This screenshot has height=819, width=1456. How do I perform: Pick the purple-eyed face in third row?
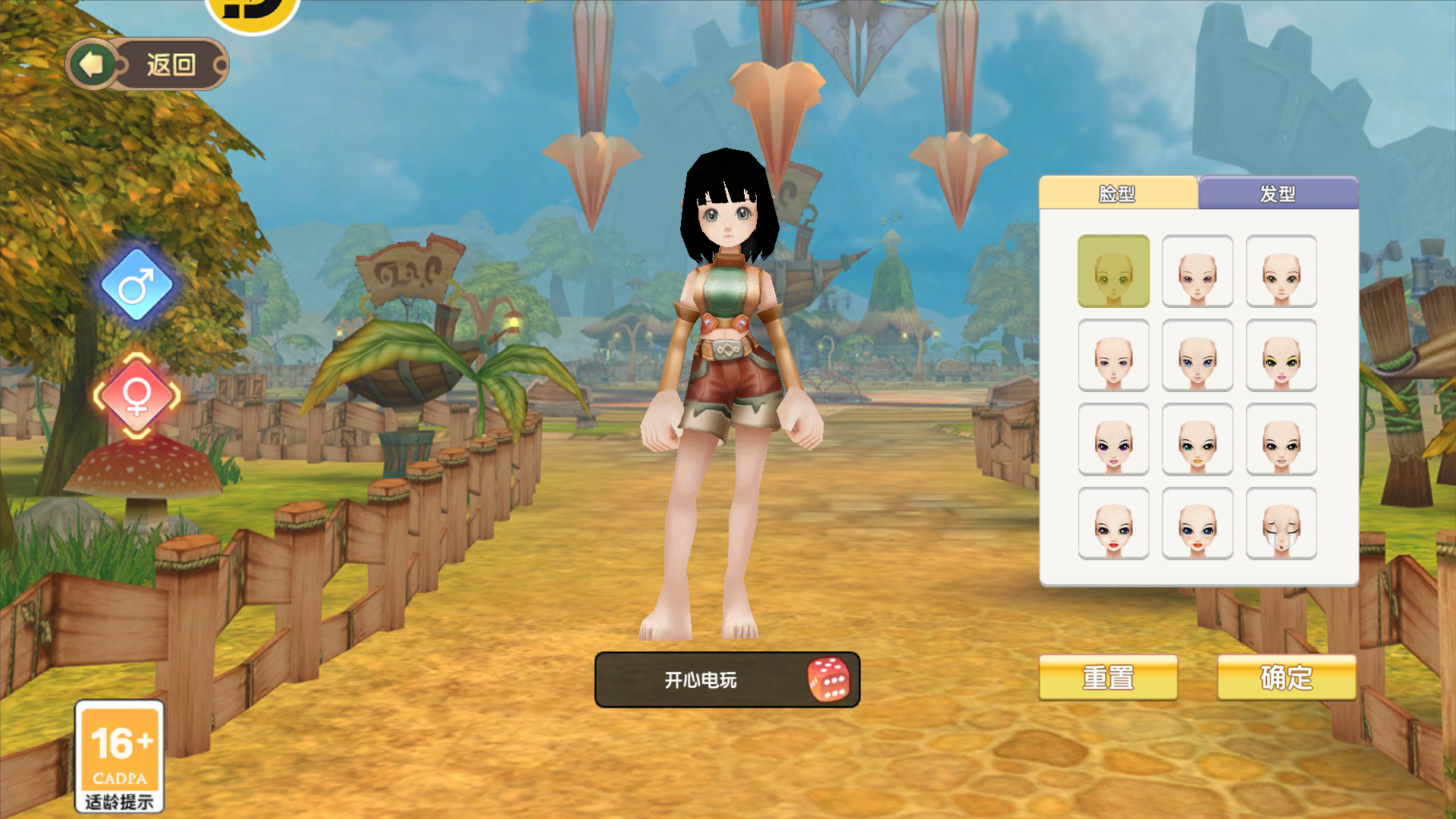click(x=1114, y=438)
